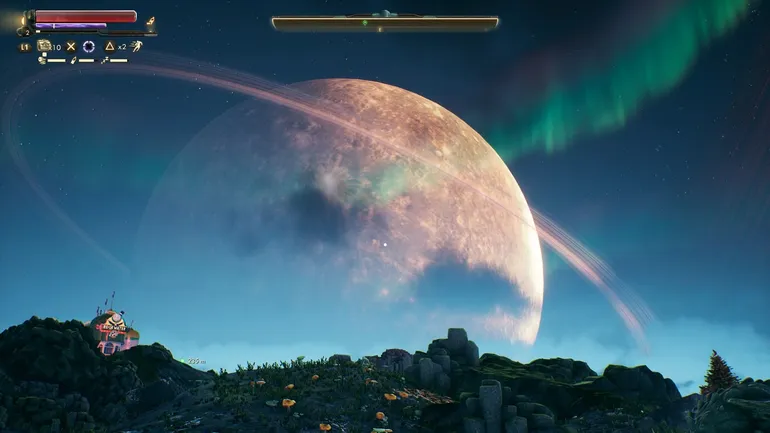Activate the purple time dilation icon
Image resolution: width=770 pixels, height=433 pixels.
[x=89, y=46]
